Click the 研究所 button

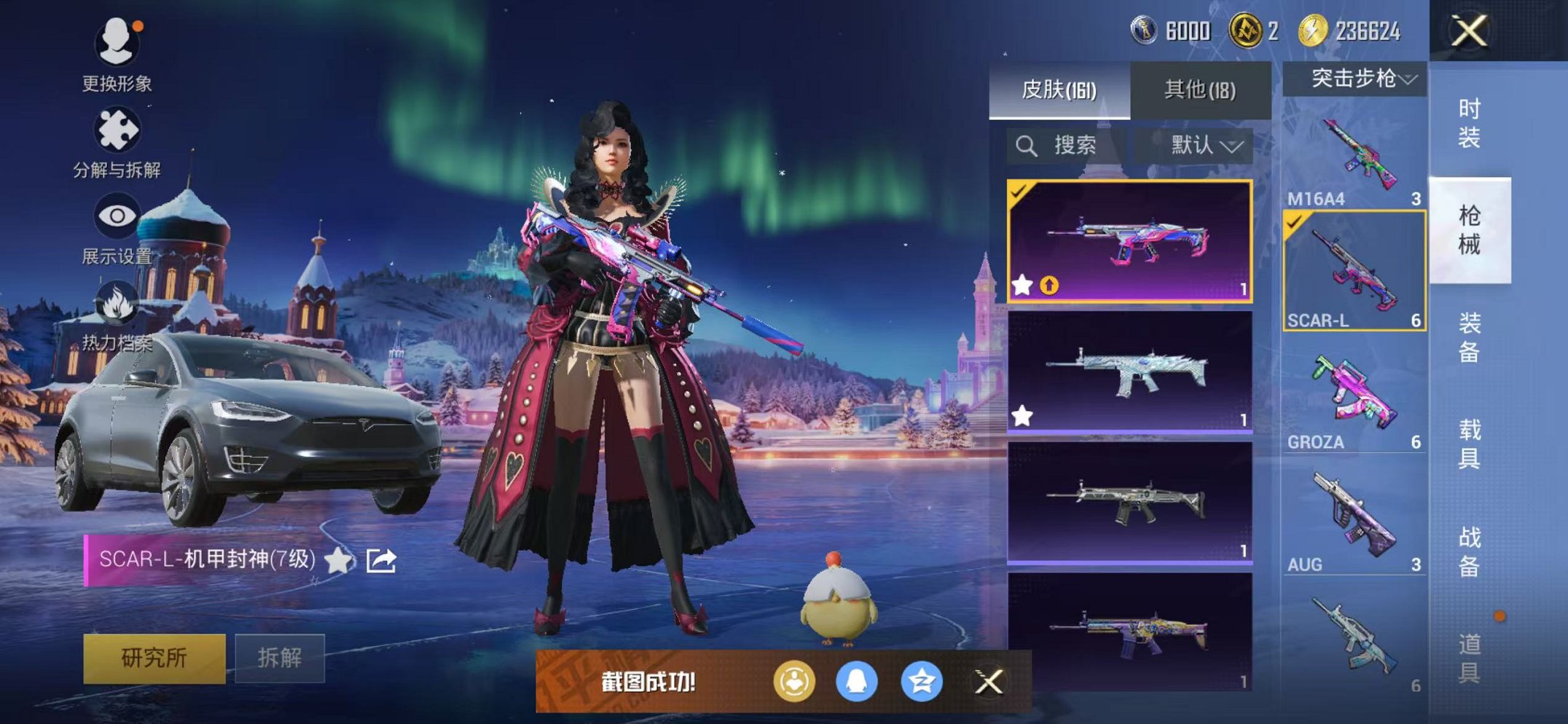tap(154, 658)
